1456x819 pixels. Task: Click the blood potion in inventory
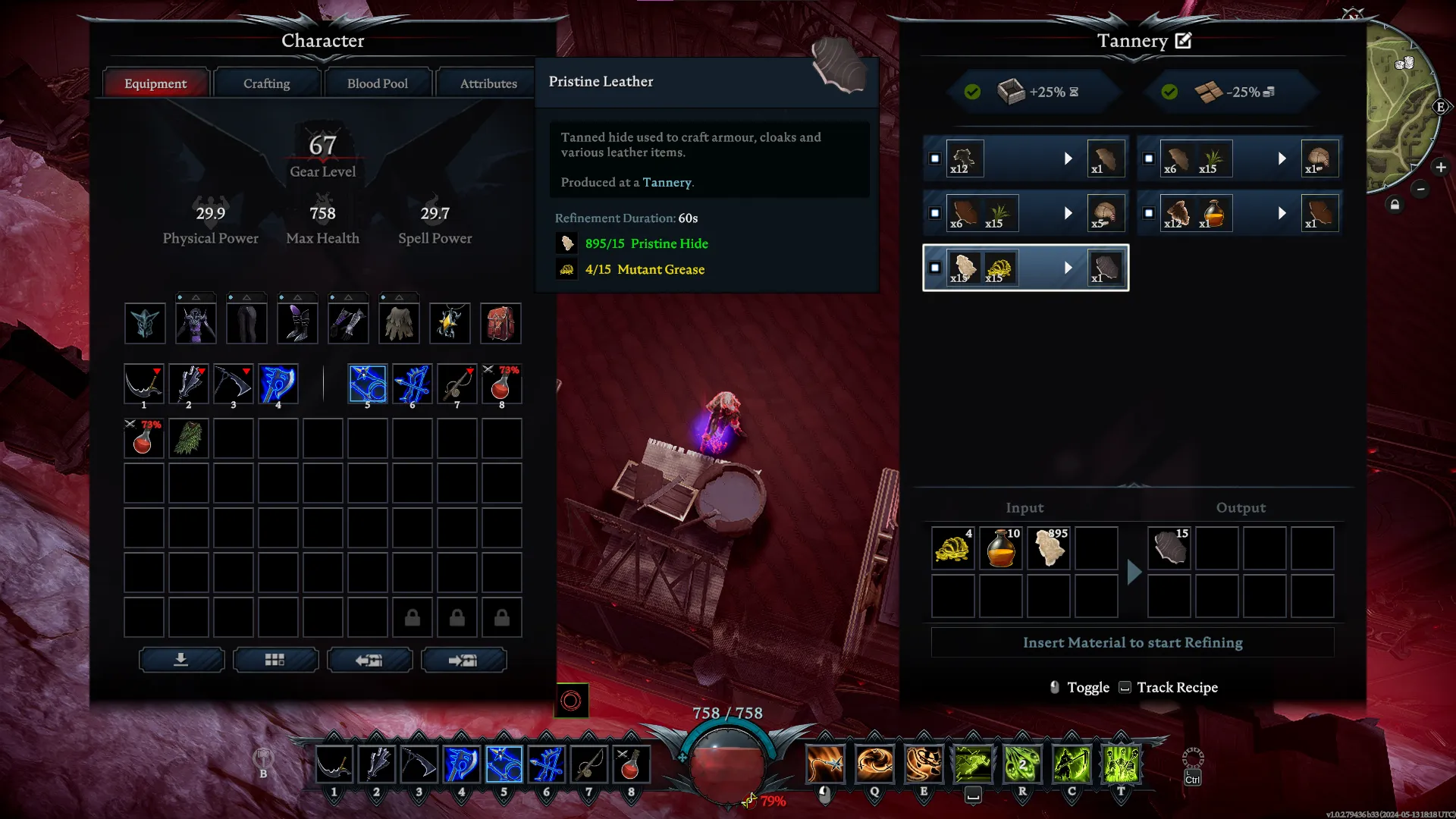(x=143, y=439)
